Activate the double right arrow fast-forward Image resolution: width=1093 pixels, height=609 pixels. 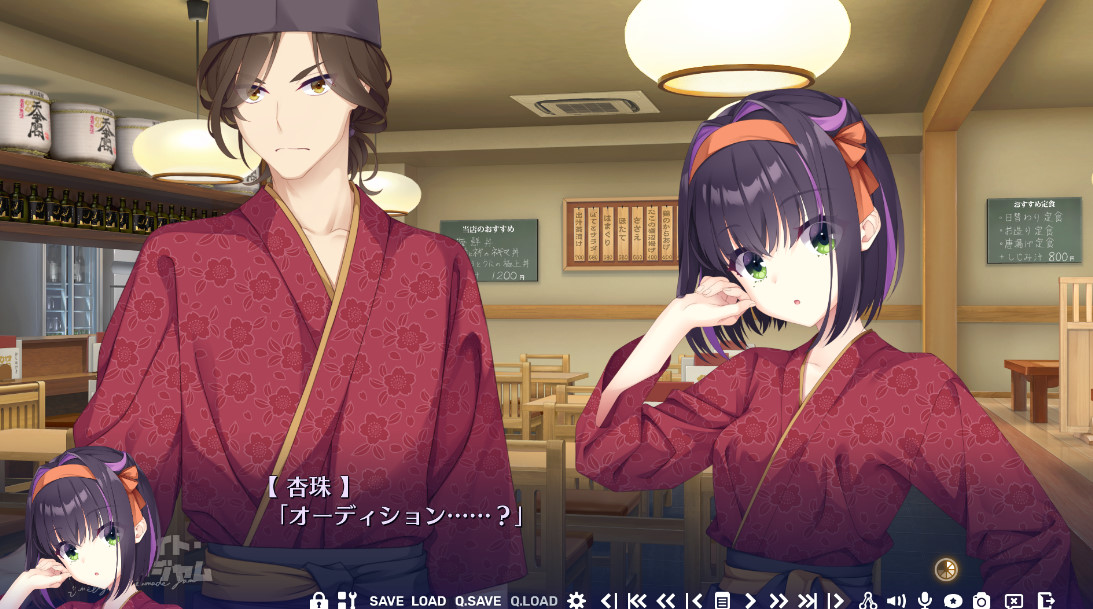tap(778, 601)
